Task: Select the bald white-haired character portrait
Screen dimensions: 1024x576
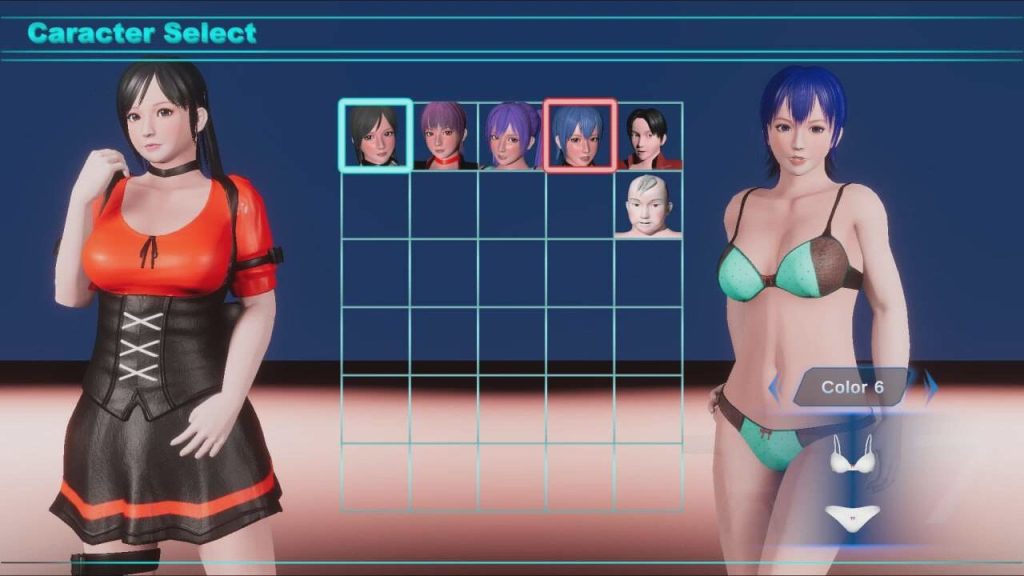Action: tap(648, 205)
